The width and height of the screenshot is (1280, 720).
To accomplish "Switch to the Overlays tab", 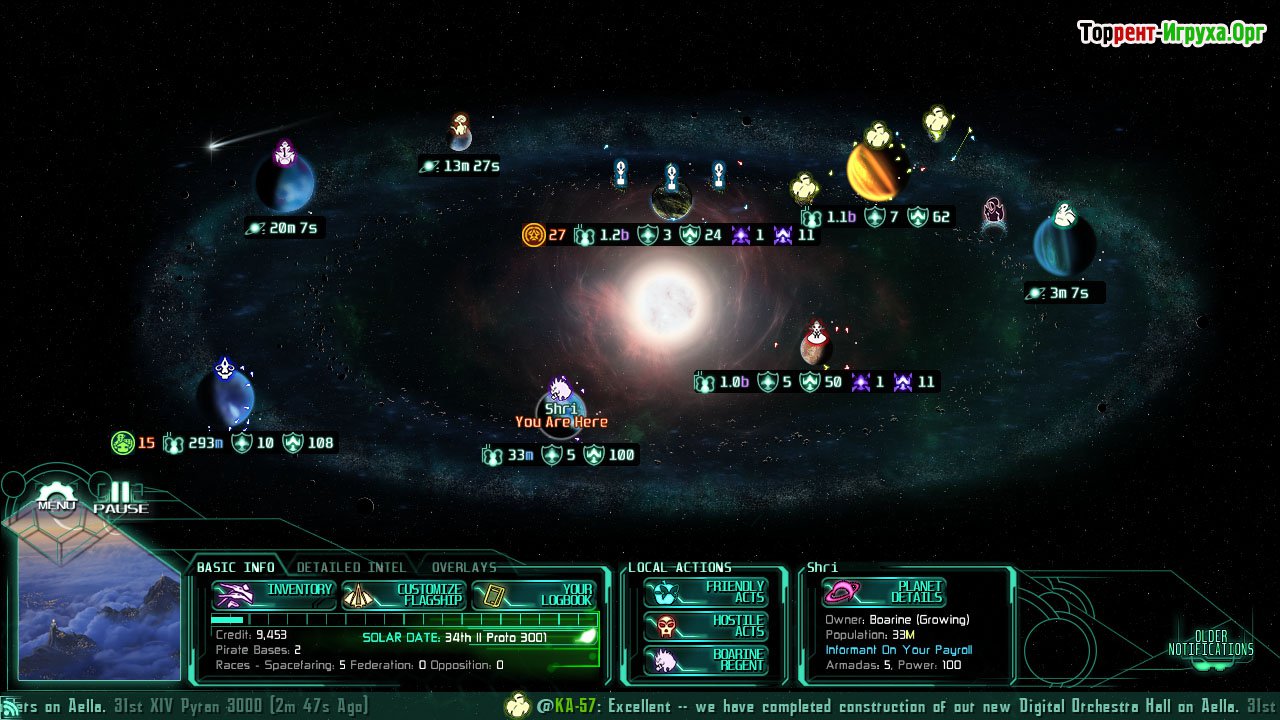I will click(x=464, y=567).
